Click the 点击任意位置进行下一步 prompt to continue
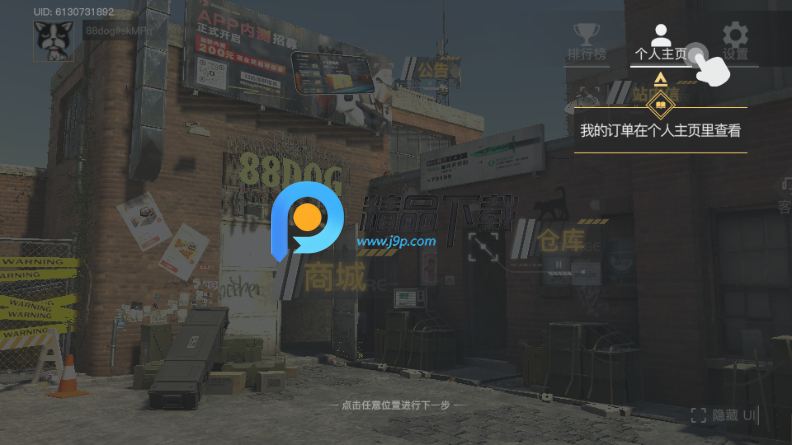Image resolution: width=792 pixels, height=445 pixels. click(395, 406)
